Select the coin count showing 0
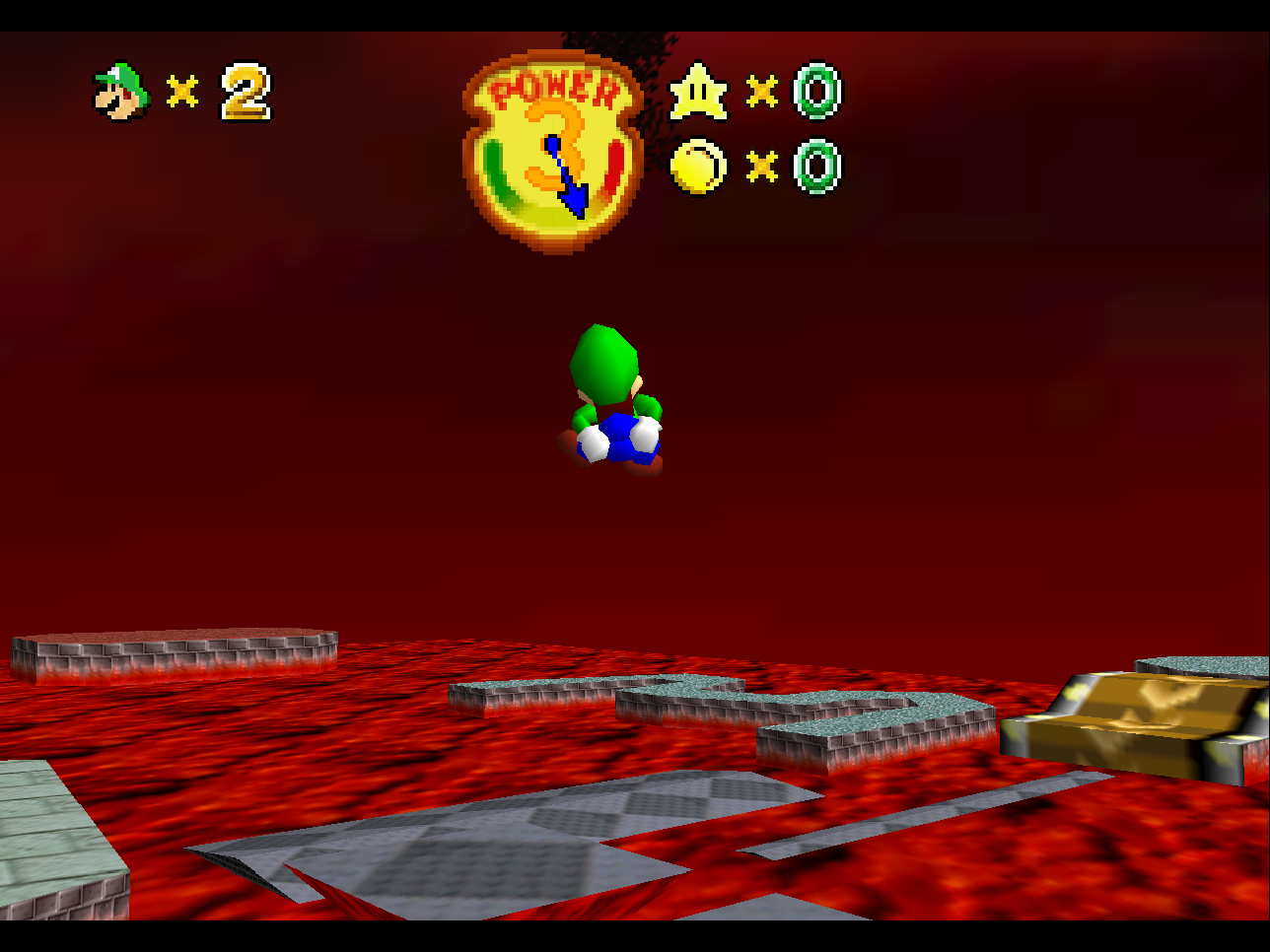Screen dimensions: 1270x952 point(818,168)
